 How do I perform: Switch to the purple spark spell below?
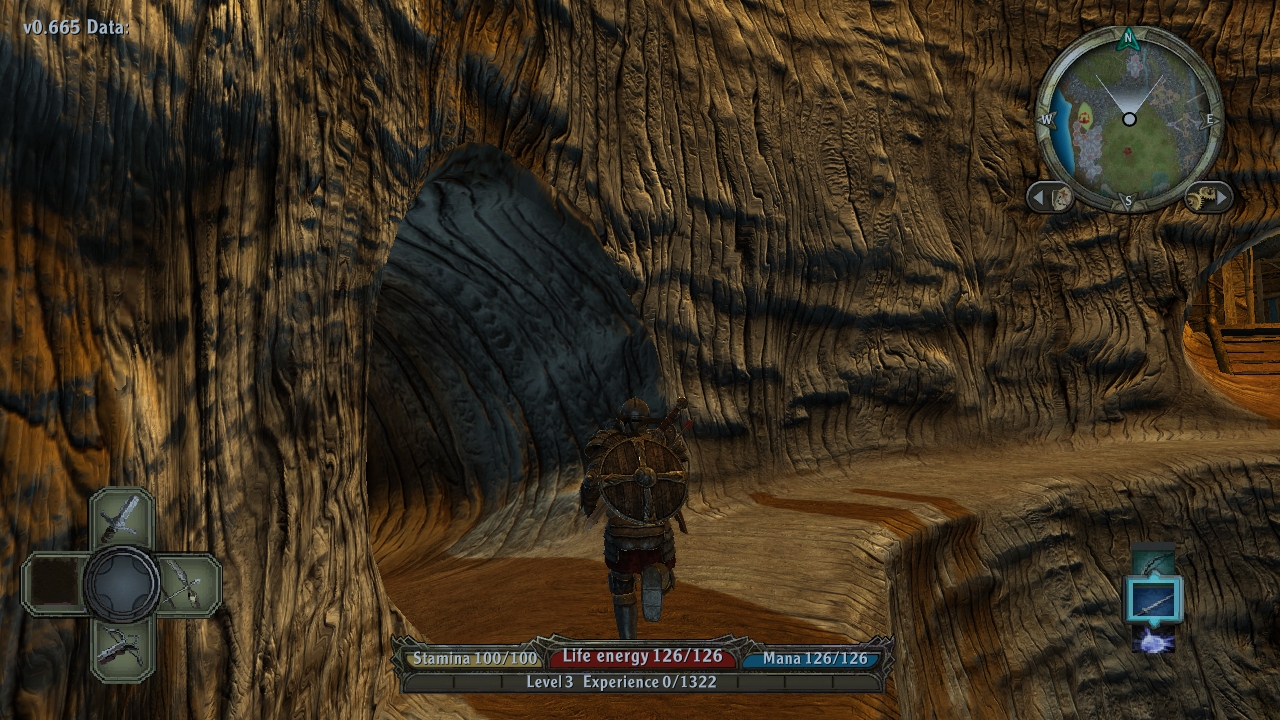pos(1154,640)
